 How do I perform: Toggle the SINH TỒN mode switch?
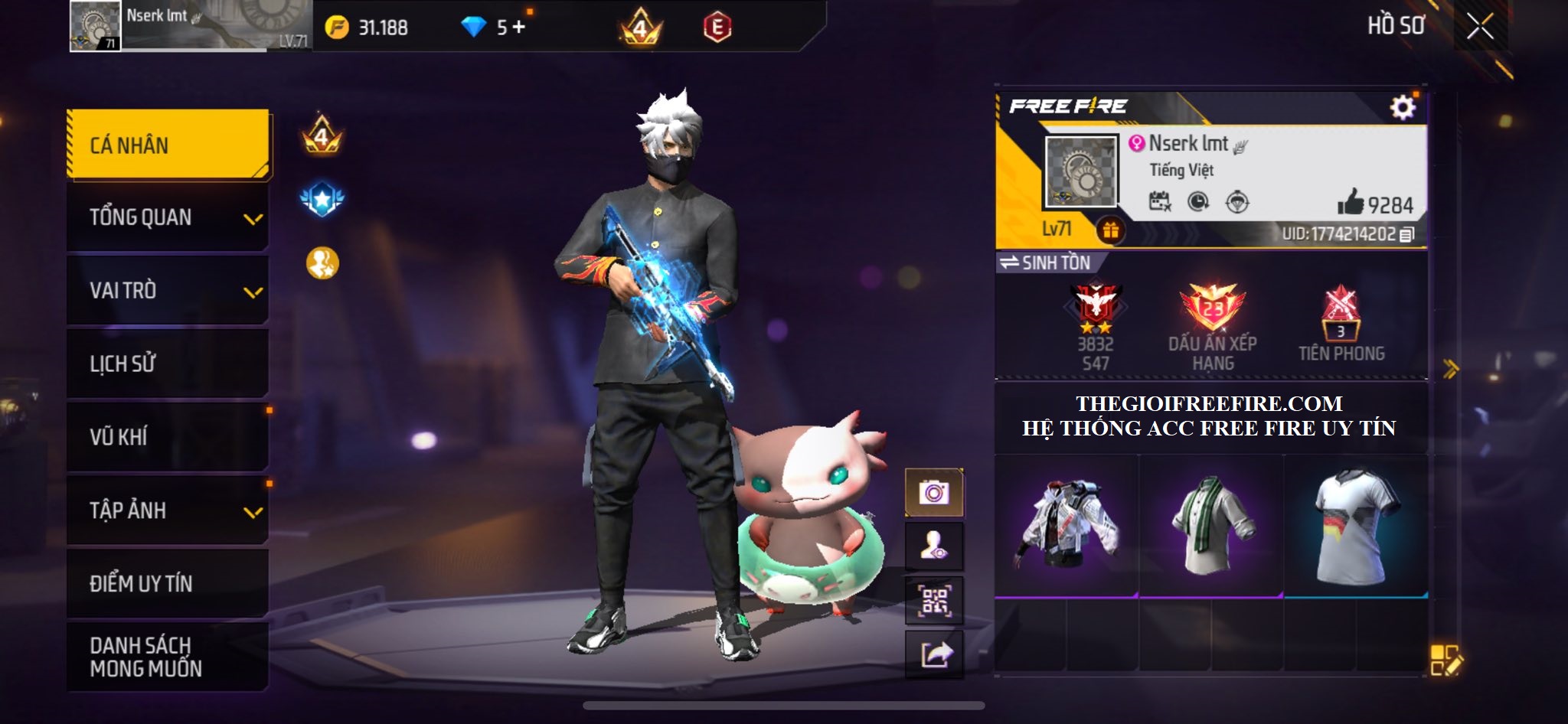tap(1045, 263)
